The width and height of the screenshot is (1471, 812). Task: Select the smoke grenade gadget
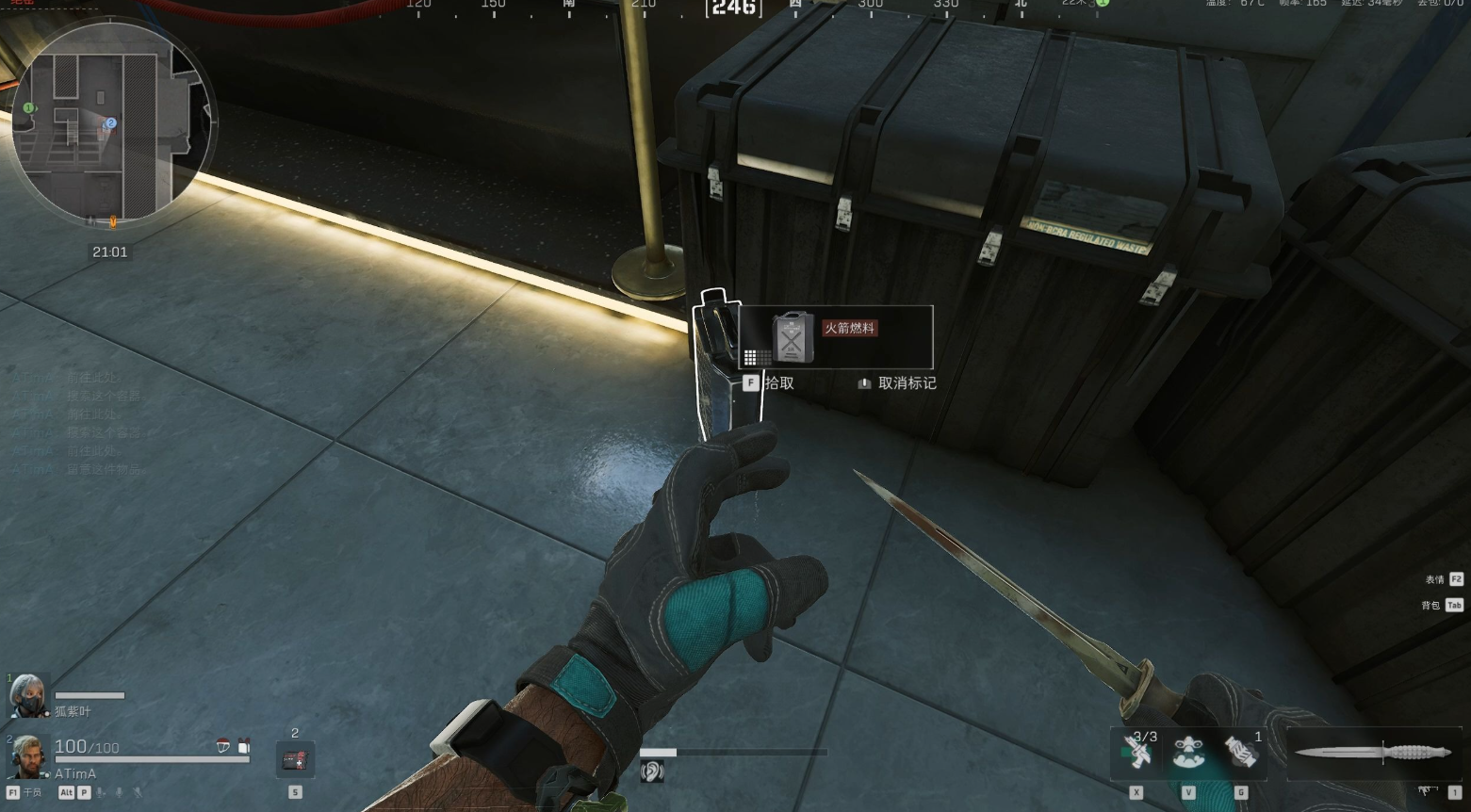tap(1241, 754)
